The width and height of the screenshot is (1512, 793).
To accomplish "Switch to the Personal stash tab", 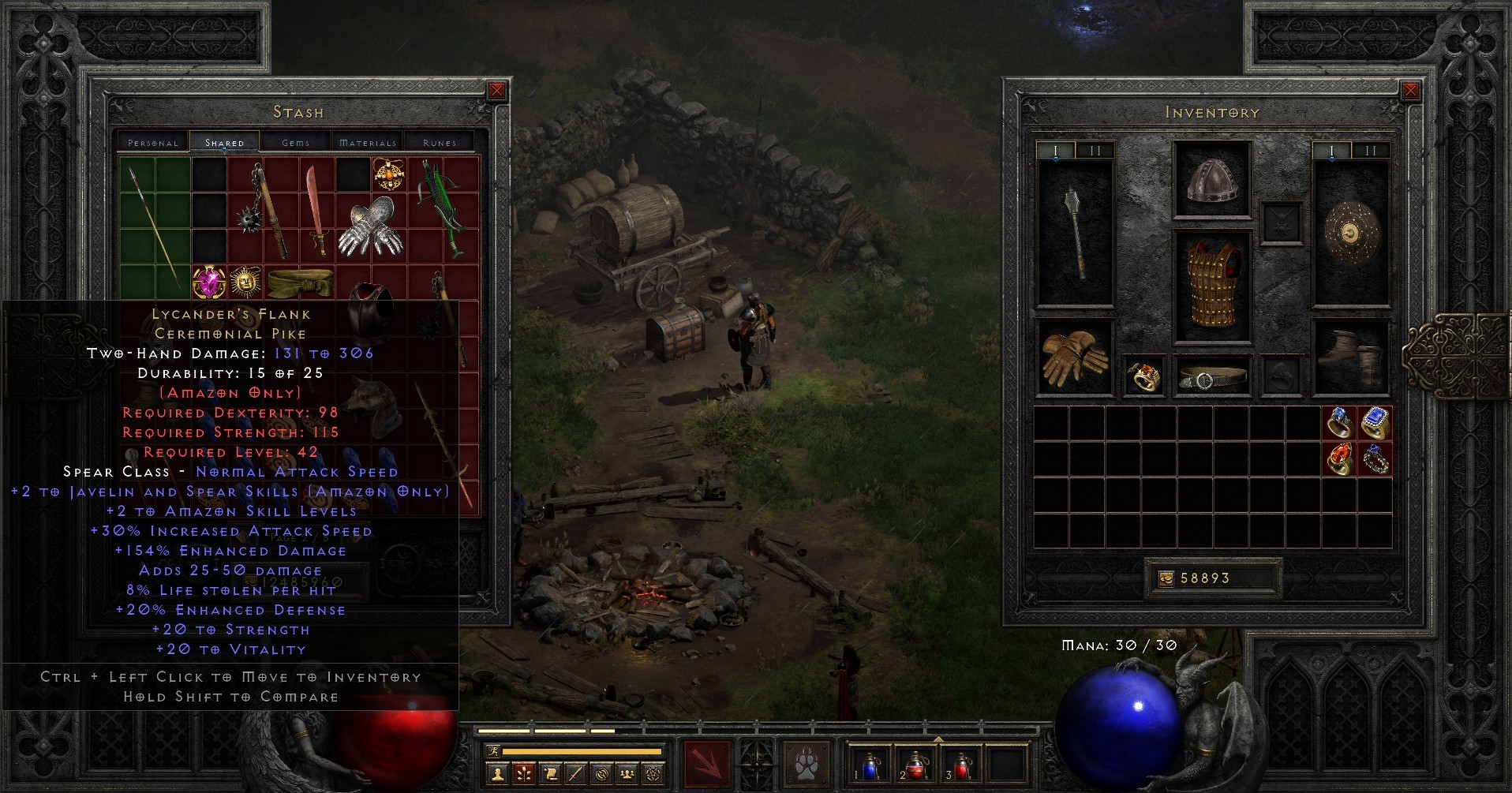I will pos(152,142).
